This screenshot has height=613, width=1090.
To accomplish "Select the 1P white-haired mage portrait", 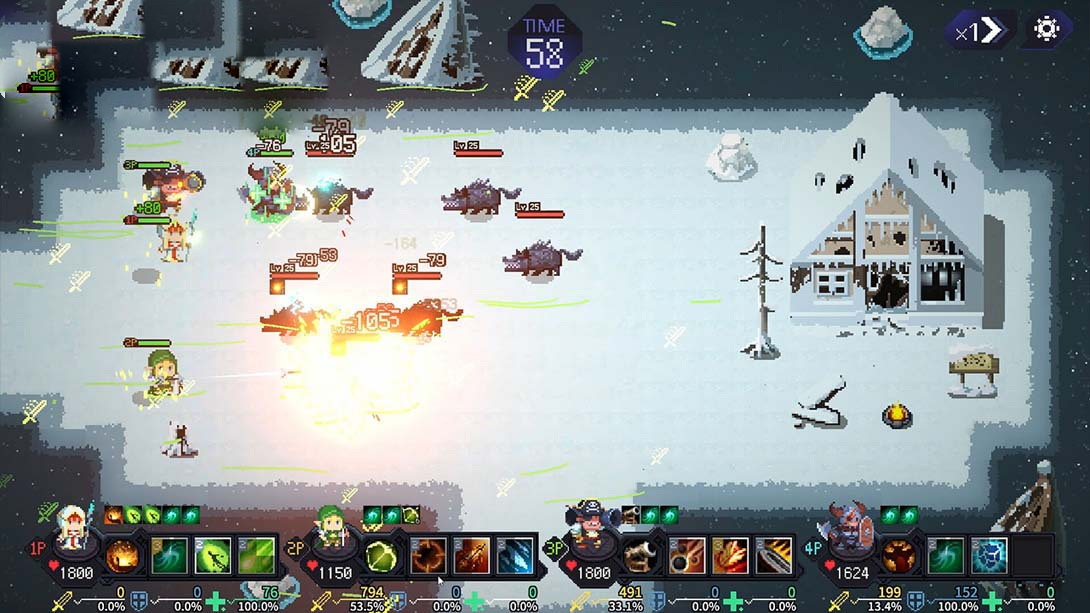I will click(74, 533).
